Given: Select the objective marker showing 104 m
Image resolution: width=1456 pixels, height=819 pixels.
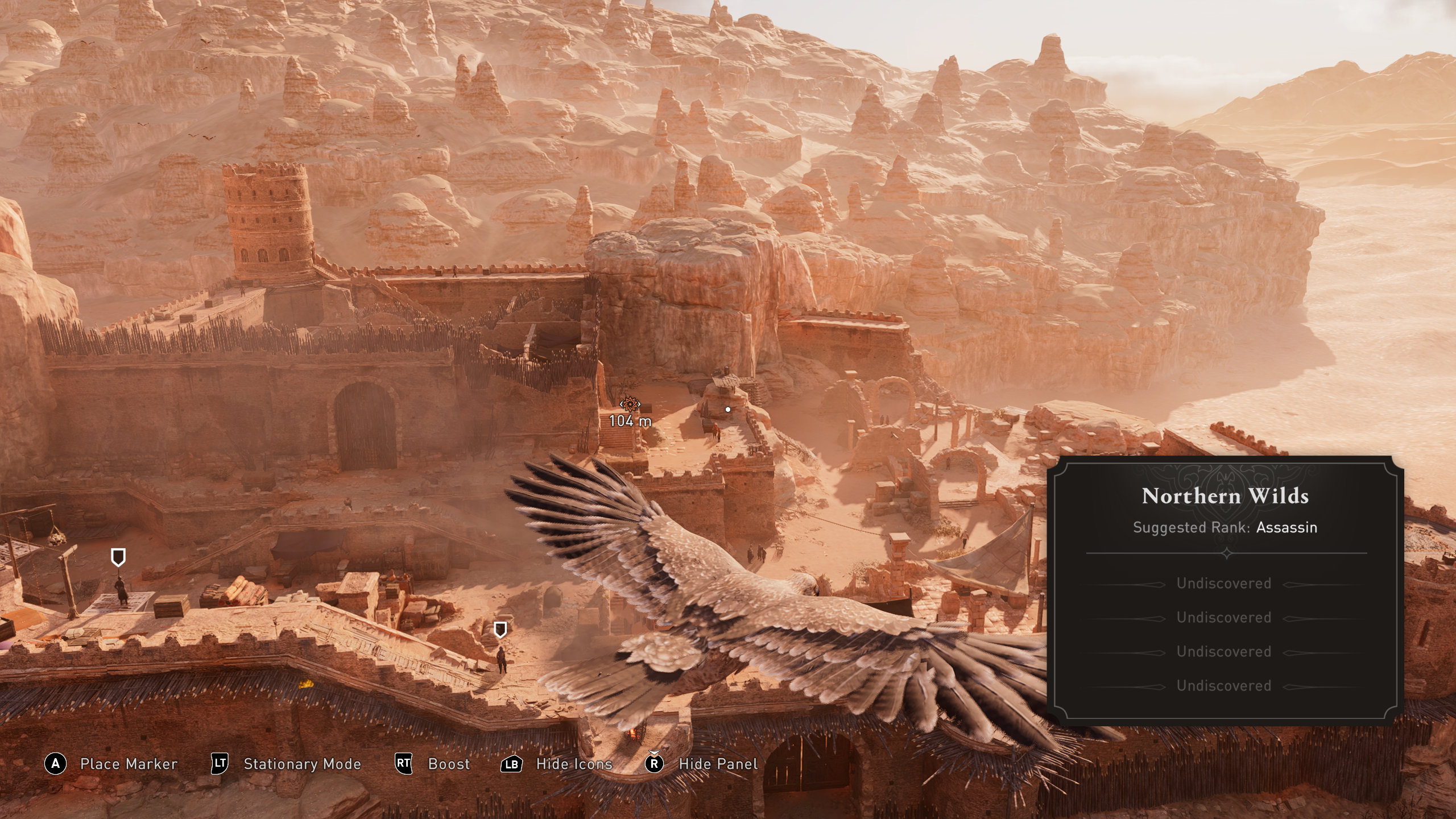Looking at the screenshot, I should [630, 404].
